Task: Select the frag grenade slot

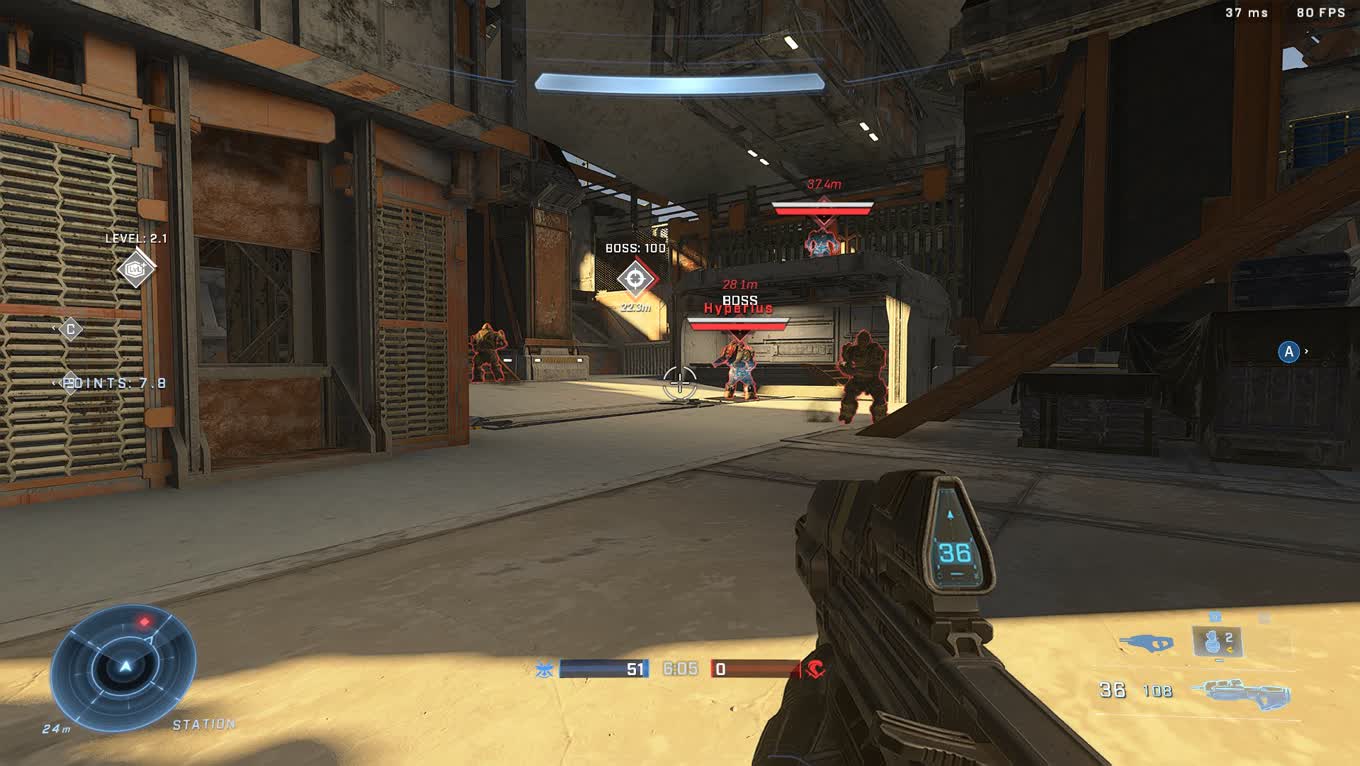Action: point(1216,642)
